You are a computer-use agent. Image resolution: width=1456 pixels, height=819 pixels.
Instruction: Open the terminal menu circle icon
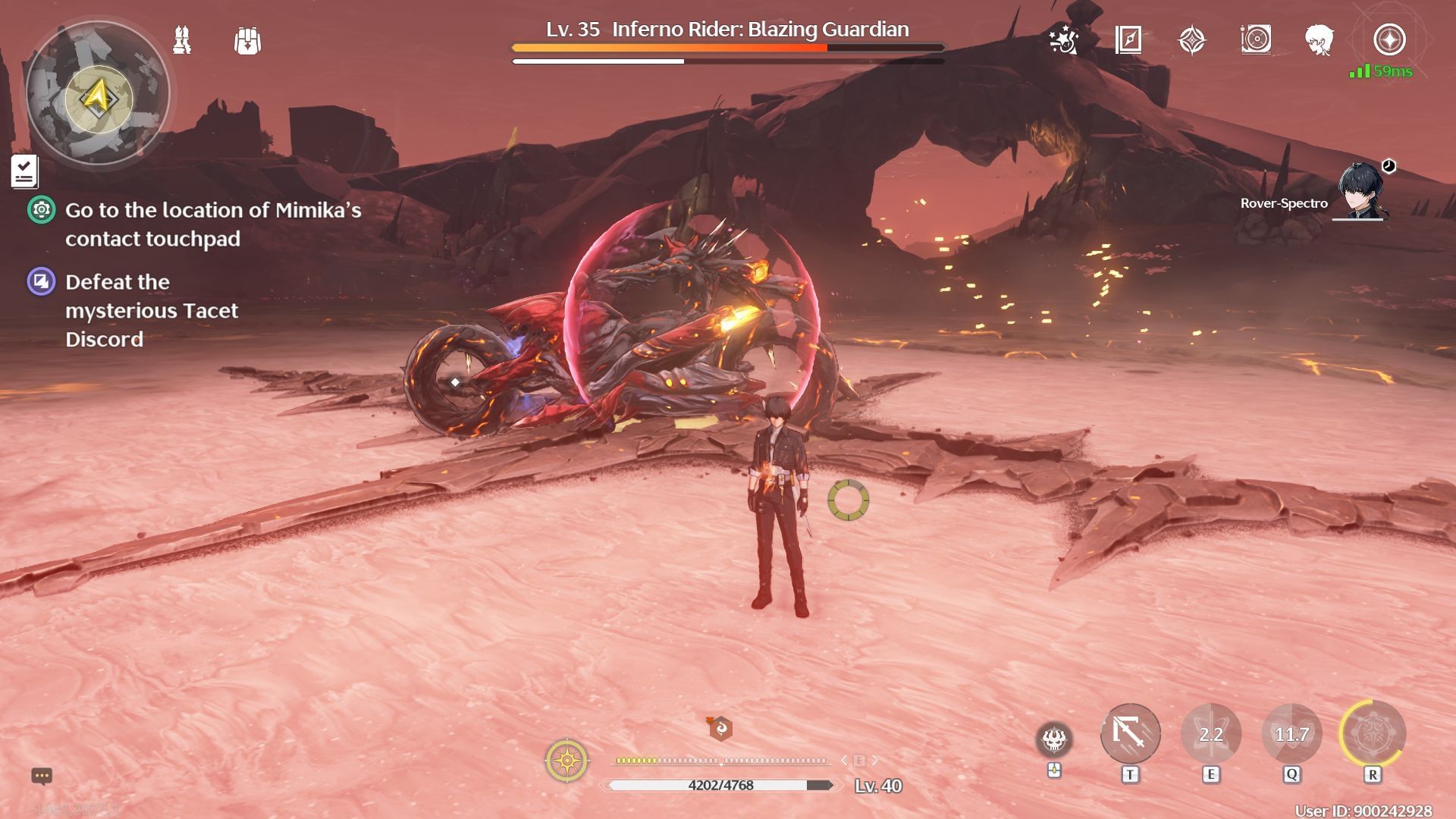[x=1389, y=39]
